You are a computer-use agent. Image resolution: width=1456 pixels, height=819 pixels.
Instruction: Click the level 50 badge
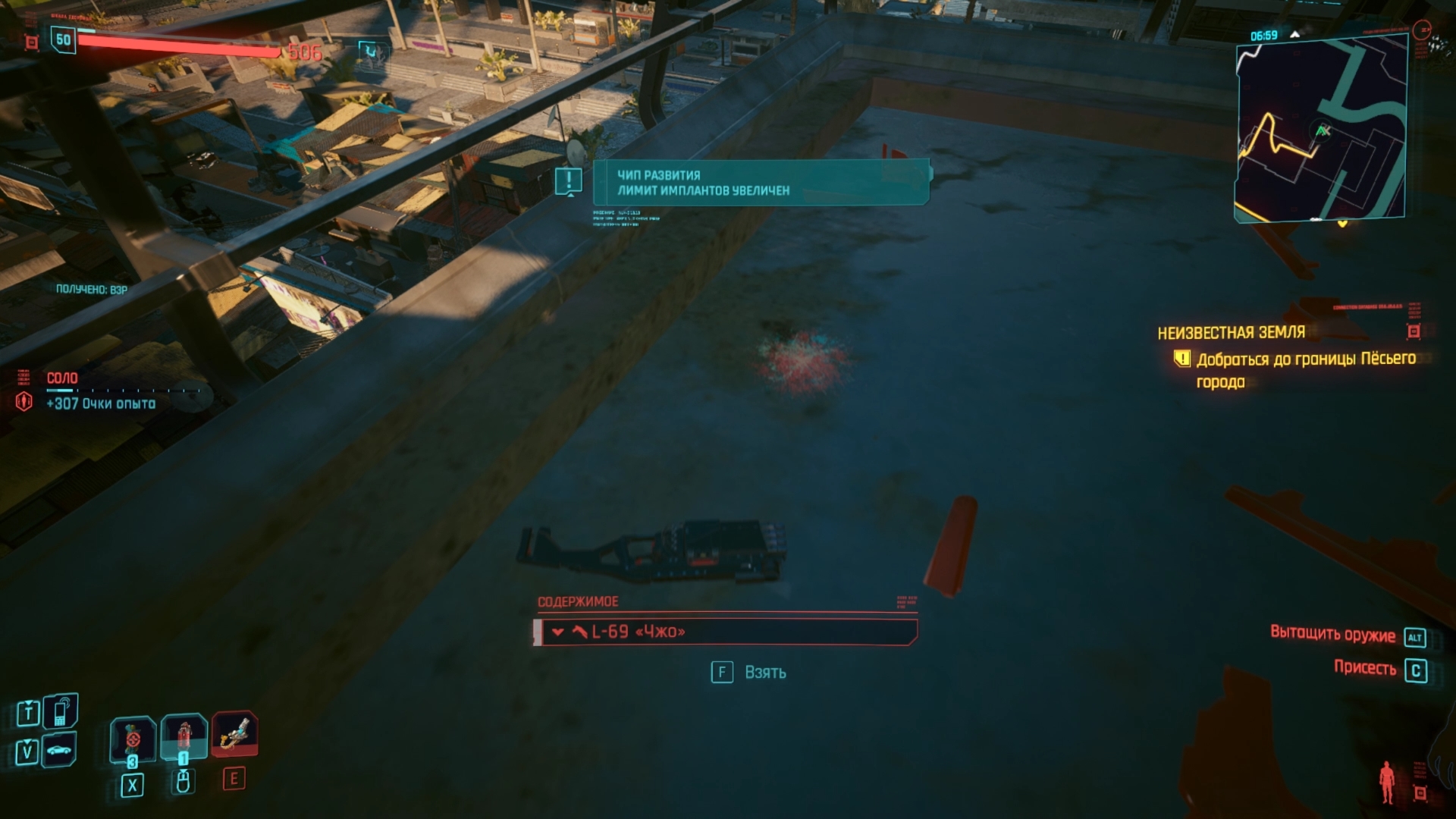point(64,40)
